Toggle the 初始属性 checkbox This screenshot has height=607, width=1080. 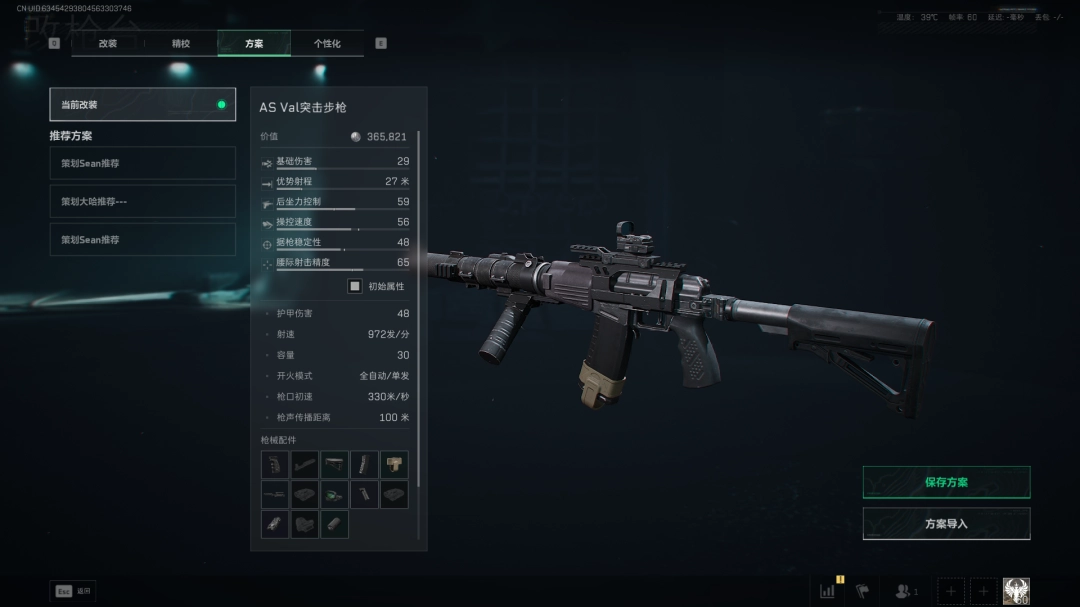355,286
